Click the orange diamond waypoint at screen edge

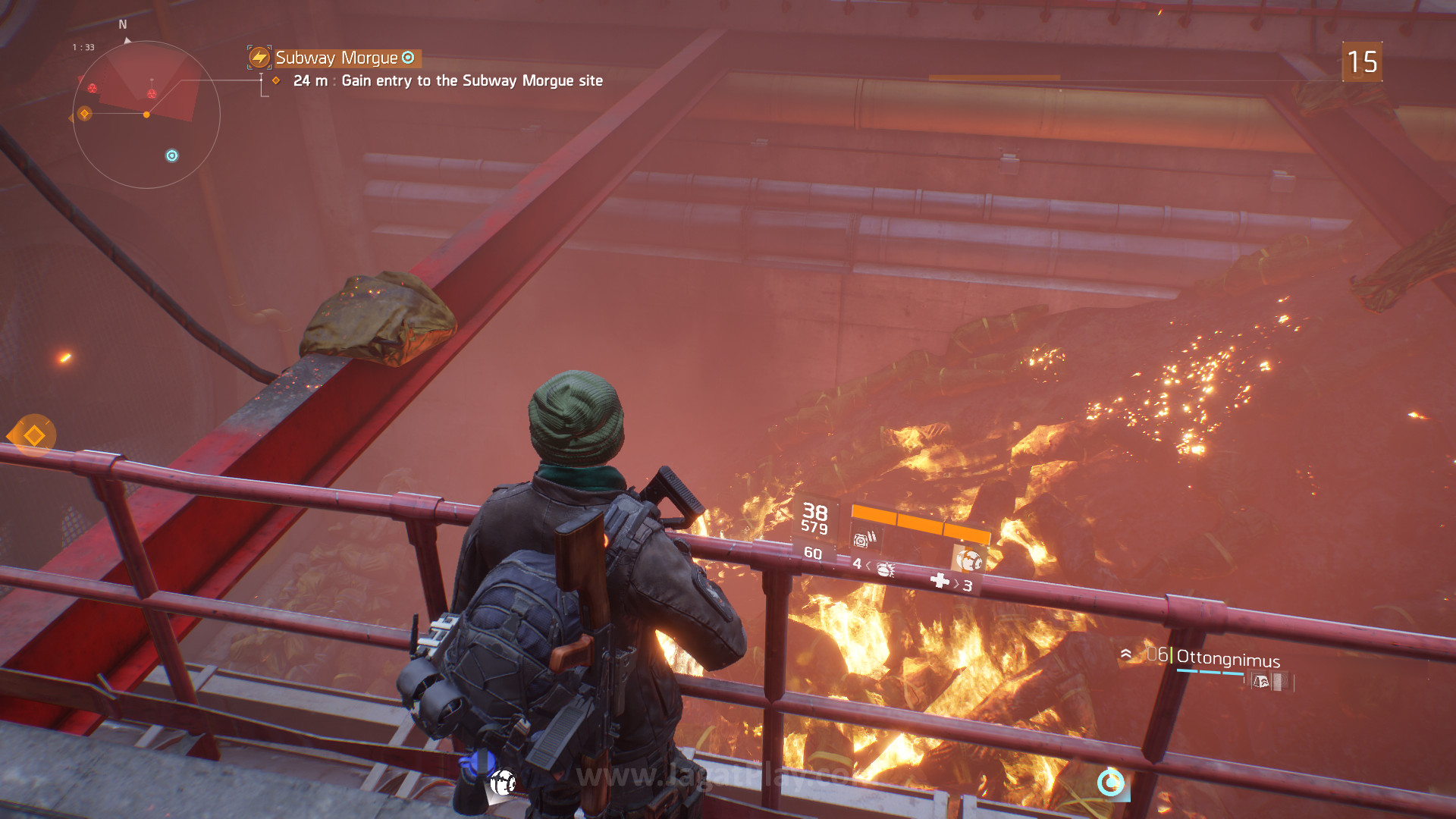point(33,436)
